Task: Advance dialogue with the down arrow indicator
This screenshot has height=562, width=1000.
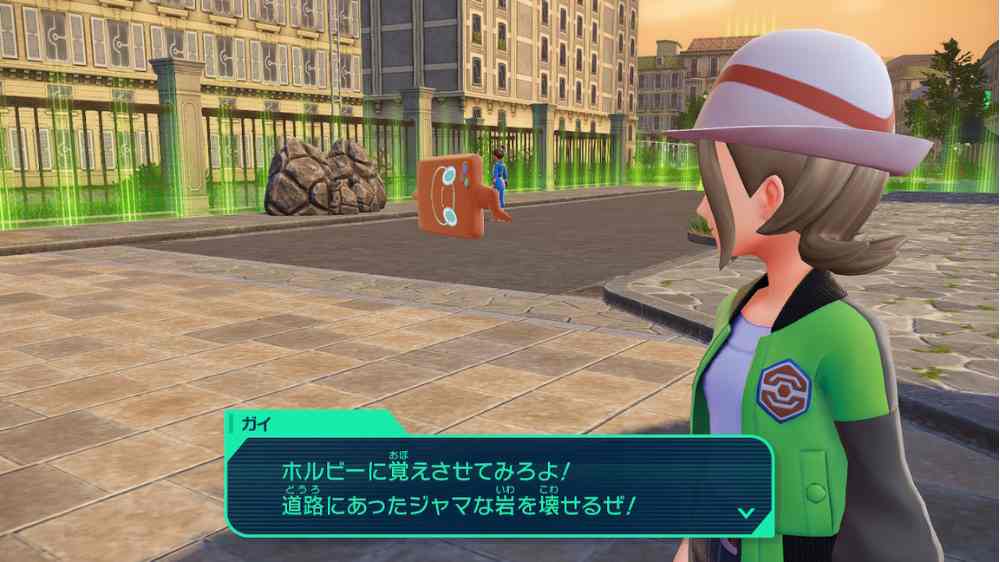Action: (745, 512)
